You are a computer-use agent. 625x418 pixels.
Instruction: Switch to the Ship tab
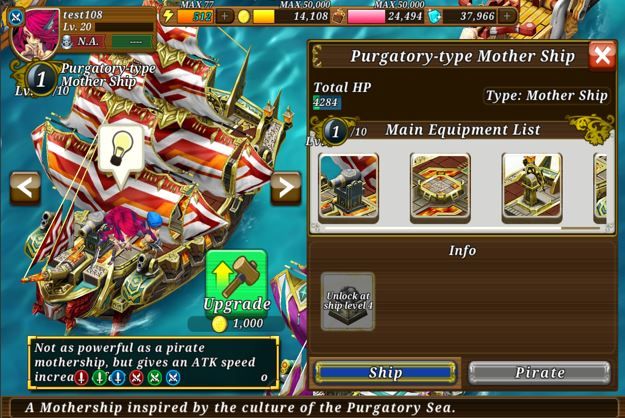[385, 372]
